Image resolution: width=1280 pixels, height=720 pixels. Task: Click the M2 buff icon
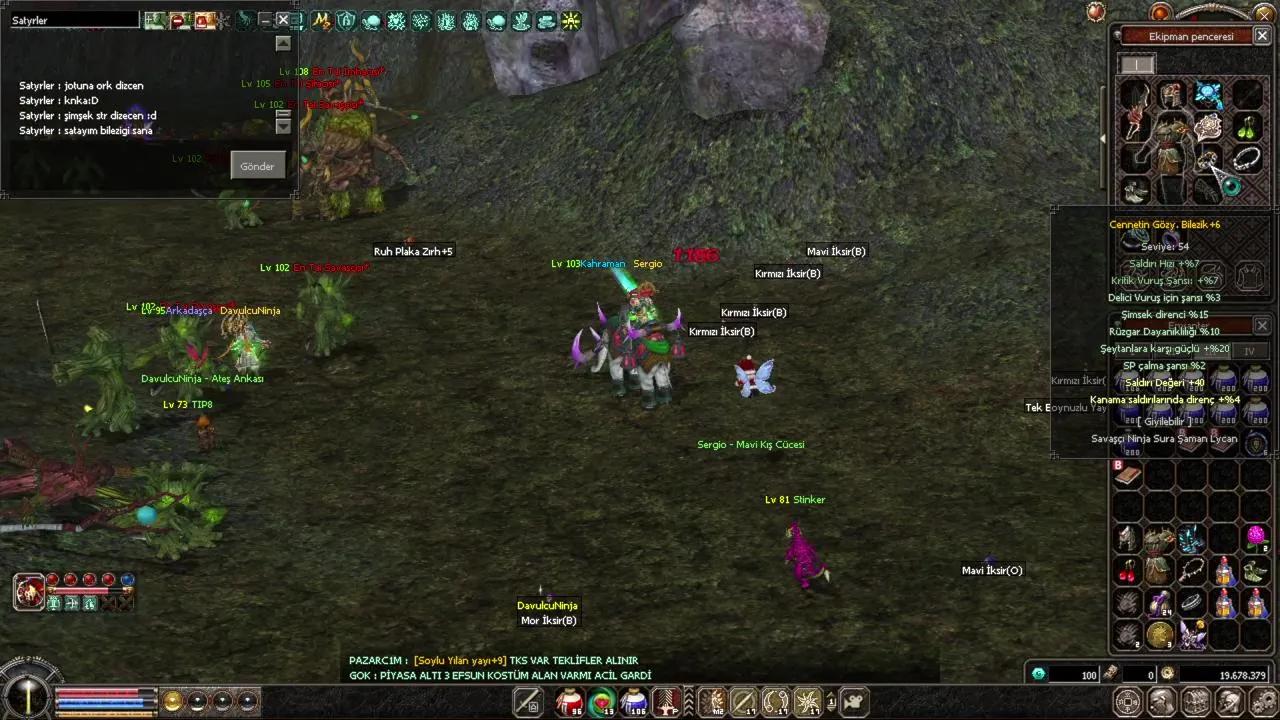pyautogui.click(x=712, y=702)
